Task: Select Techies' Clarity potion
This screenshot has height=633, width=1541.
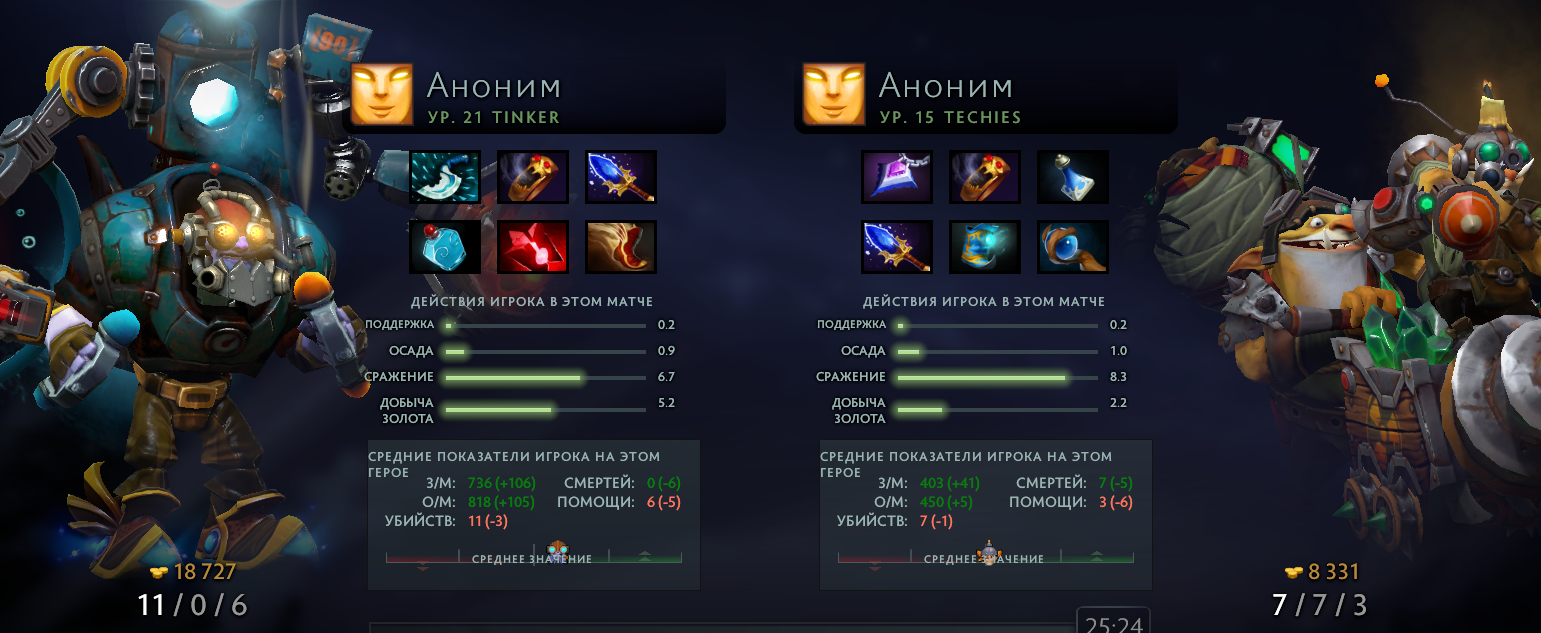Action: click(1073, 177)
